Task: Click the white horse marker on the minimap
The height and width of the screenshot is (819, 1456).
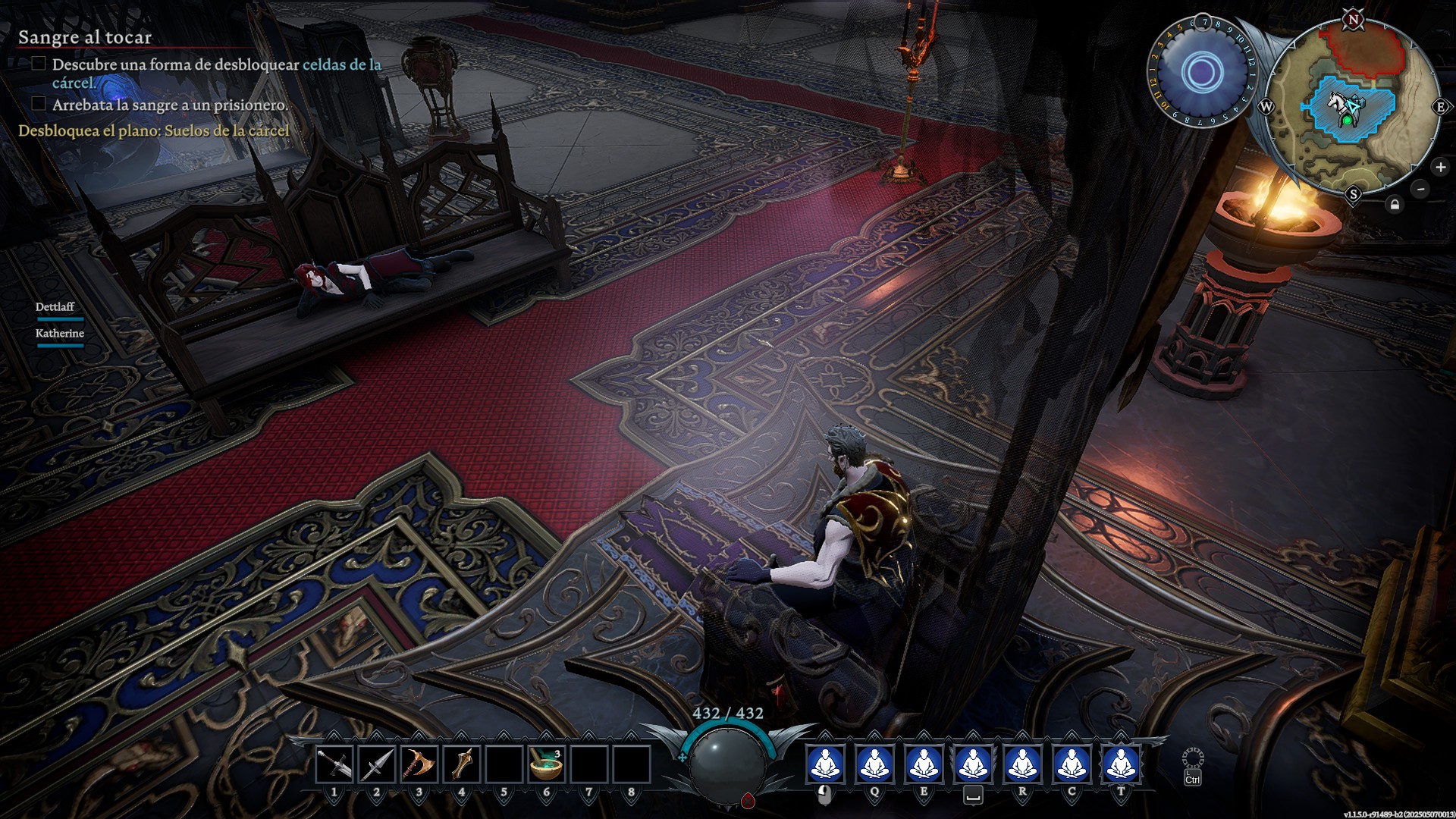Action: 1339,102
